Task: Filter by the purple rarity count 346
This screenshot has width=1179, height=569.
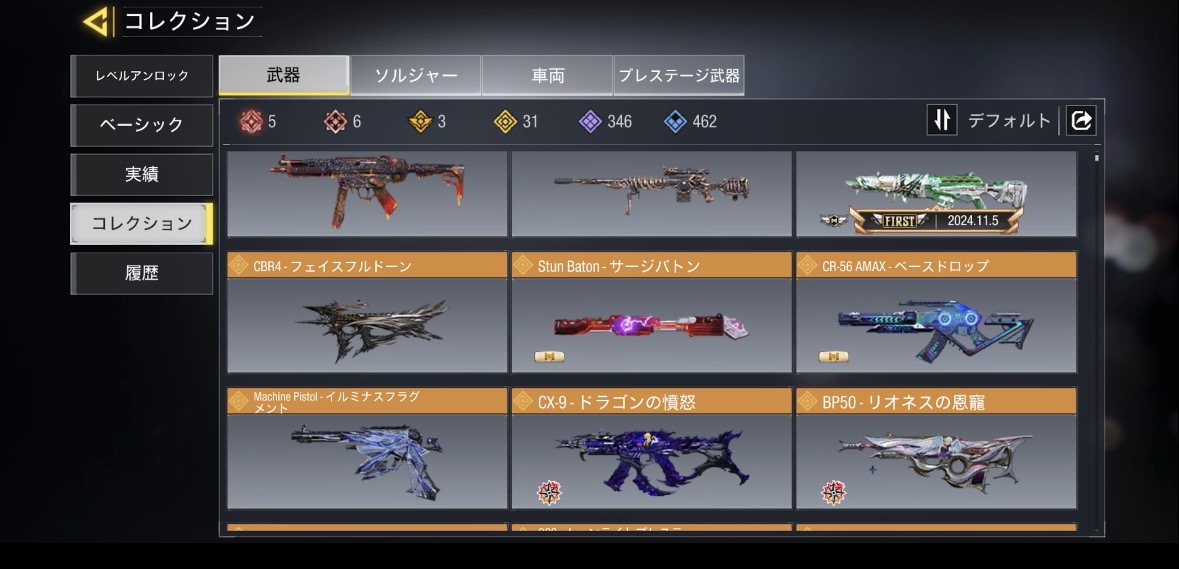Action: [x=606, y=122]
